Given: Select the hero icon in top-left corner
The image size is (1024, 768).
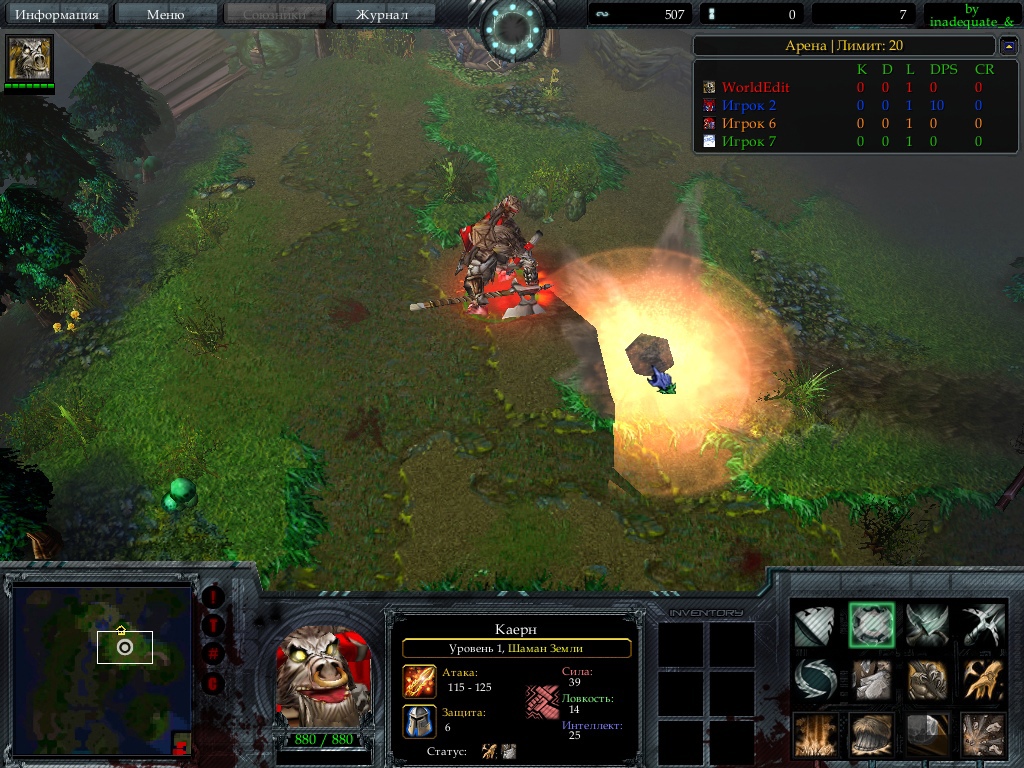Looking at the screenshot, I should click(x=29, y=59).
